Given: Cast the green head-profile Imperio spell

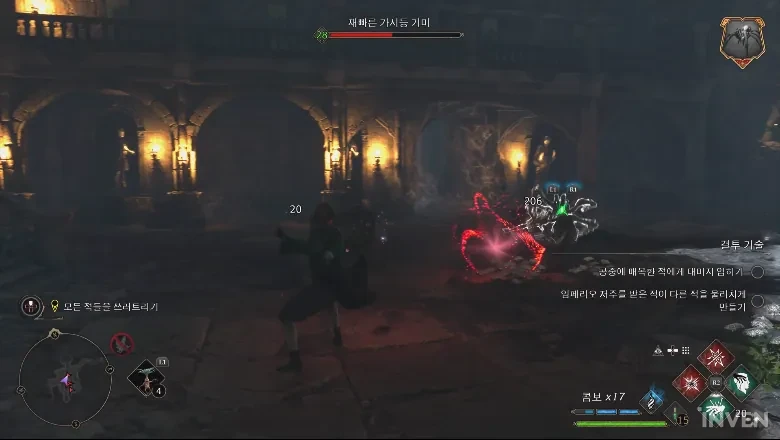Looking at the screenshot, I should pos(741,383).
